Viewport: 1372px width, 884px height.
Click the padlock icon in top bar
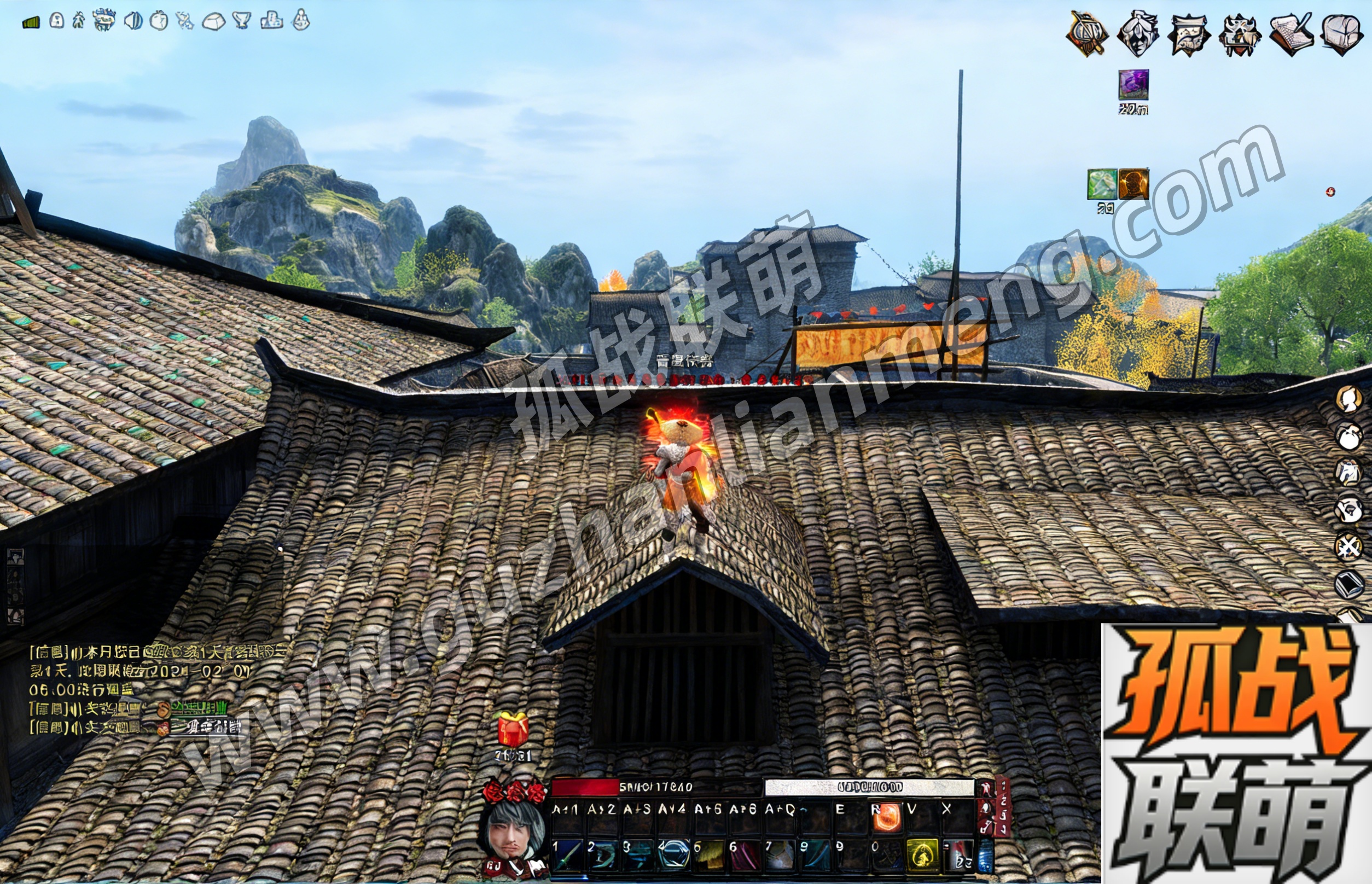56,21
